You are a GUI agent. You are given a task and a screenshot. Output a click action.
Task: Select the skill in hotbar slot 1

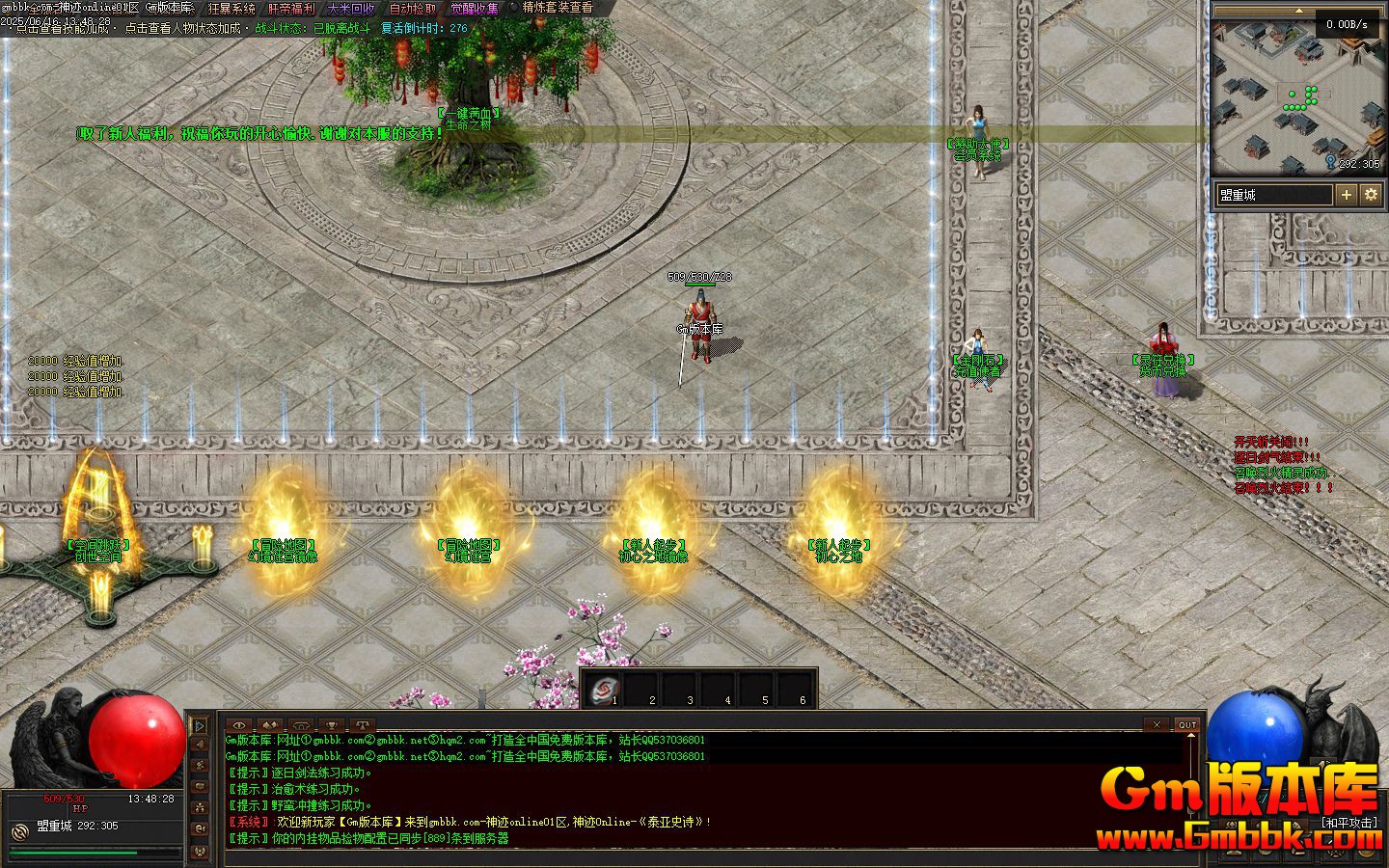604,690
